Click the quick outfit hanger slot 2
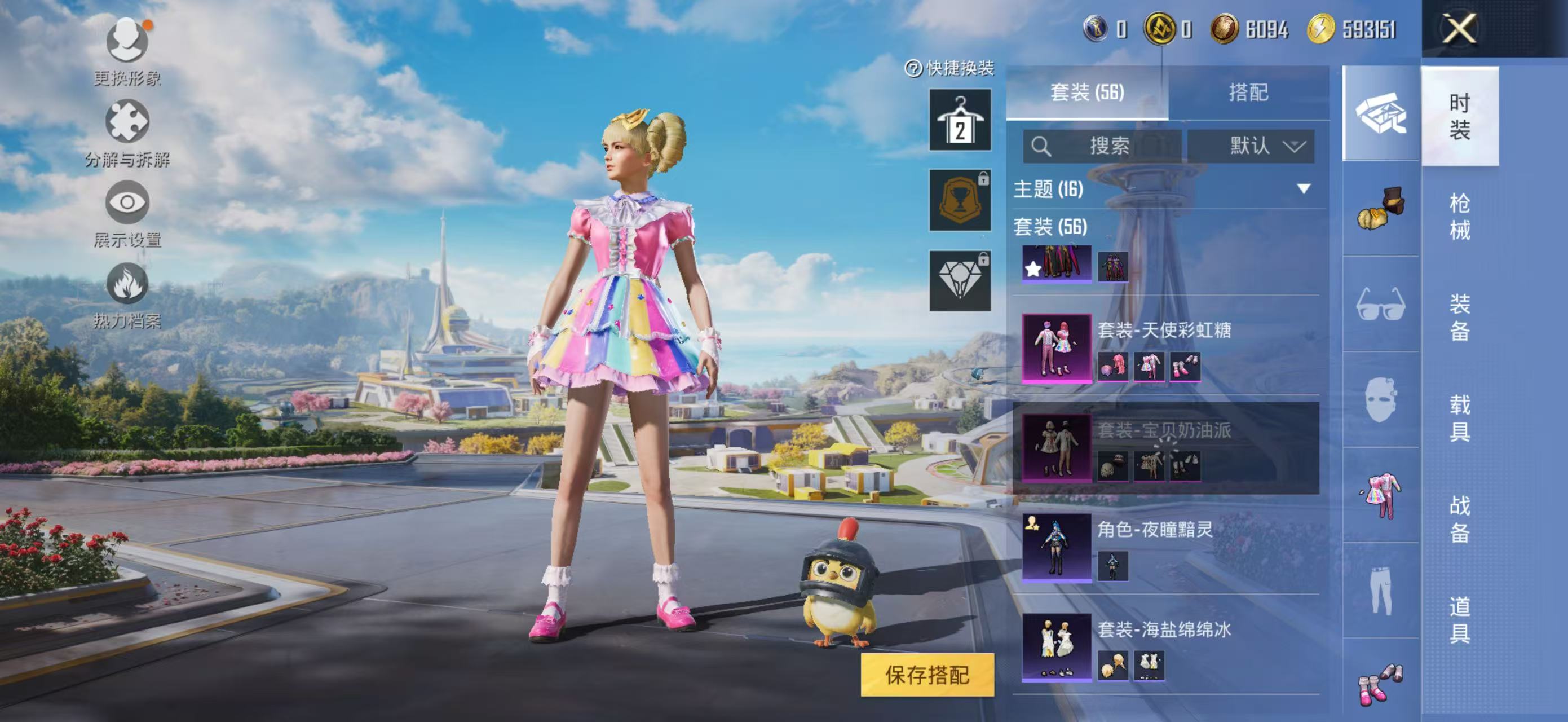 click(x=960, y=120)
